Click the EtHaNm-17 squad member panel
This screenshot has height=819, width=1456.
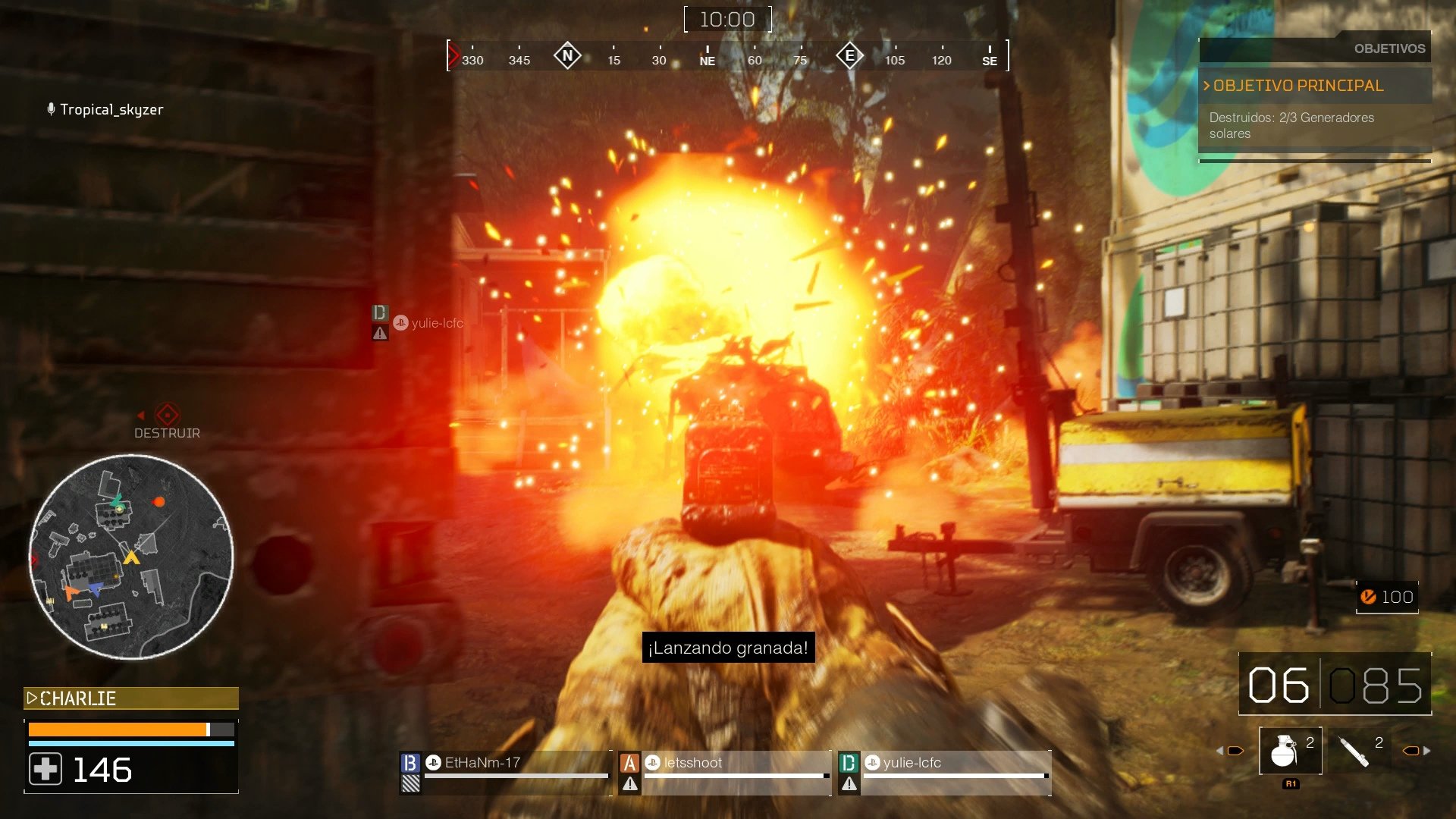coord(504,770)
